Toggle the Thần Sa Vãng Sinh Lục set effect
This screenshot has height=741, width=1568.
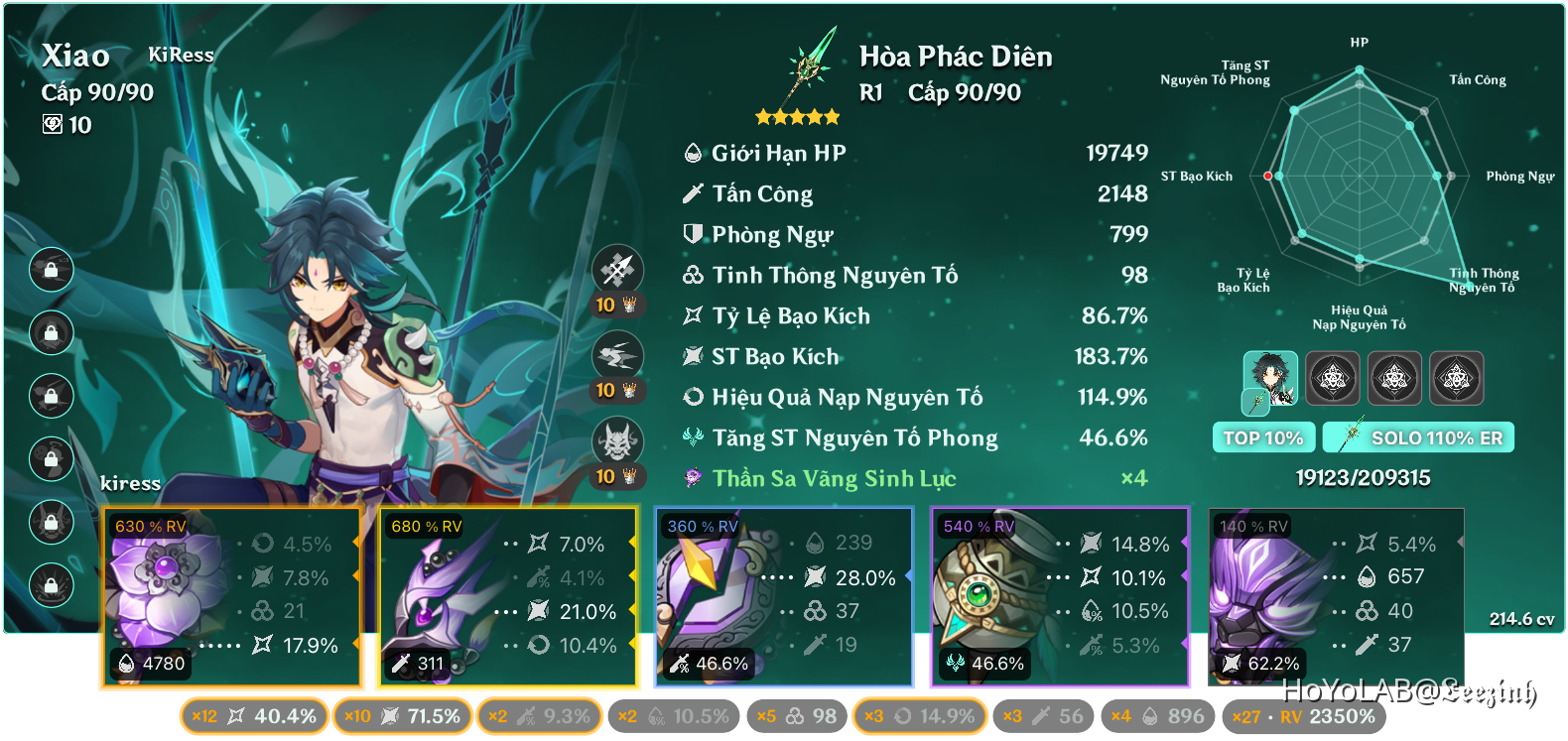point(834,478)
